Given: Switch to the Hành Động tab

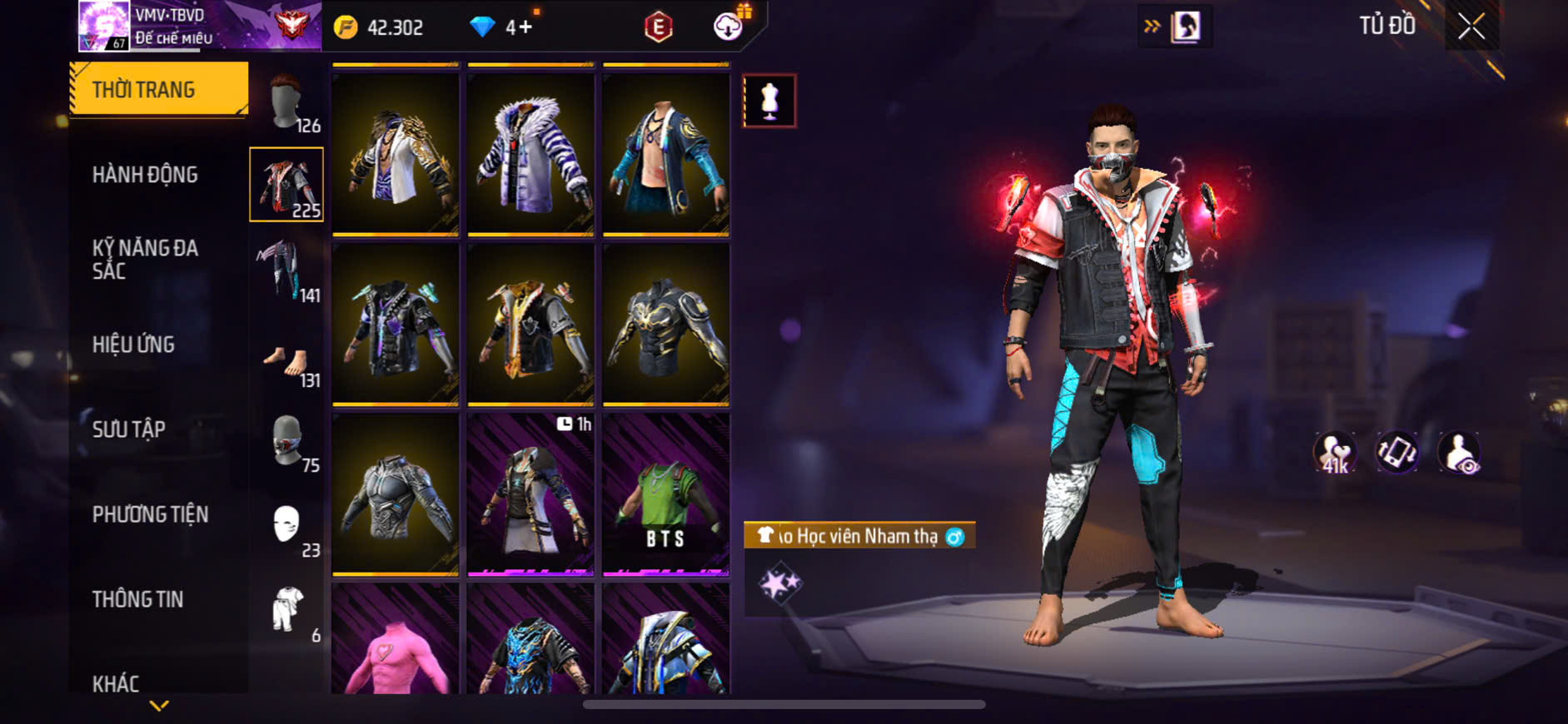Looking at the screenshot, I should 146,175.
